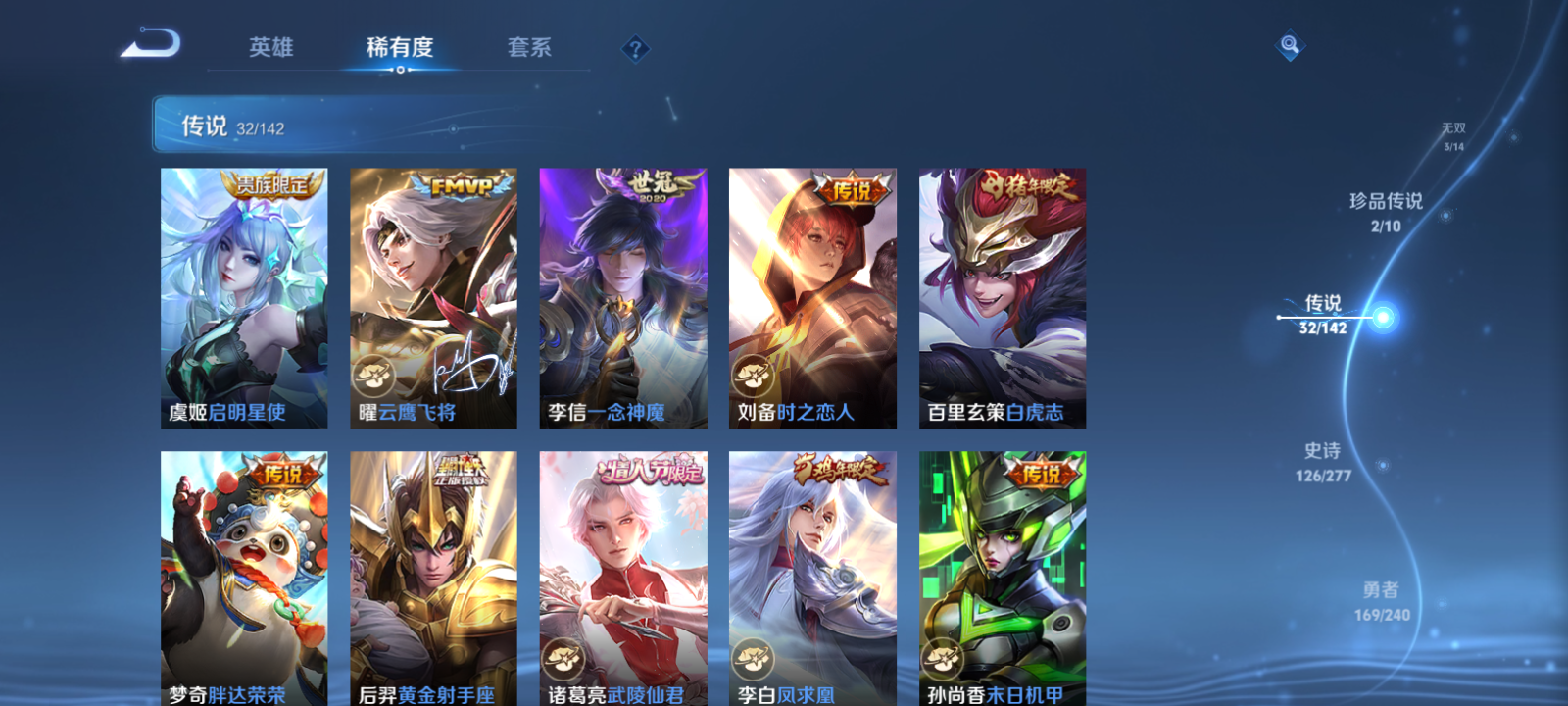The image size is (1568, 706).
Task: Open the 虞姬启明星使 skin card
Action: pos(243,294)
